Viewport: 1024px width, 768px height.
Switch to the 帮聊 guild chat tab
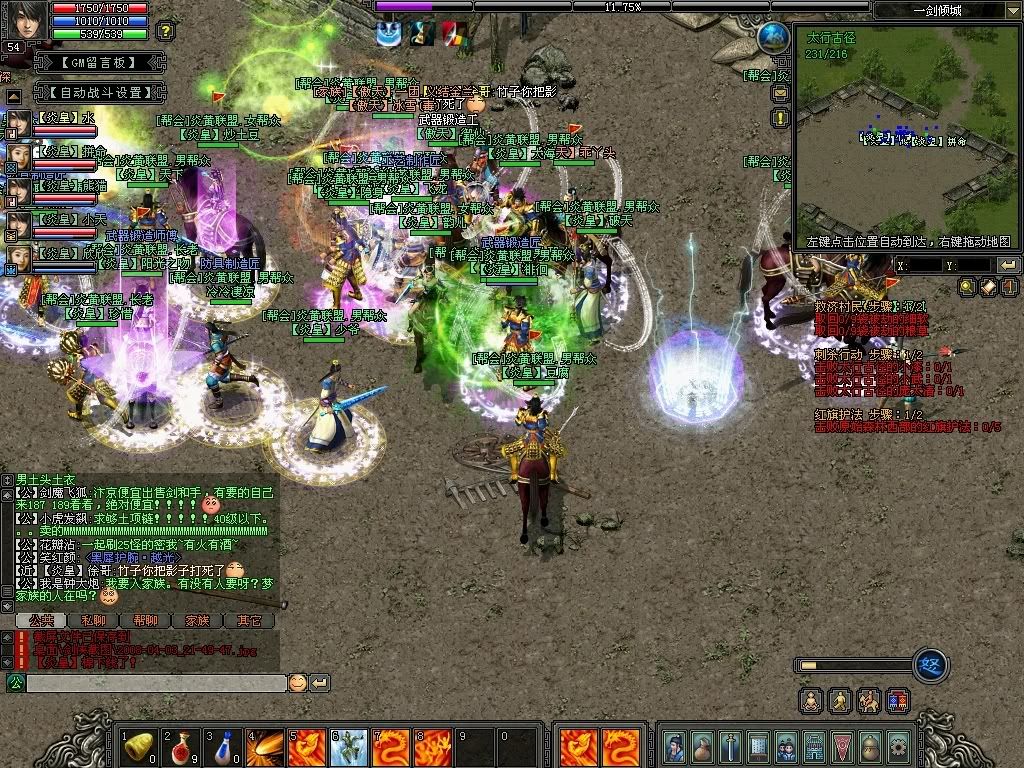pos(145,621)
